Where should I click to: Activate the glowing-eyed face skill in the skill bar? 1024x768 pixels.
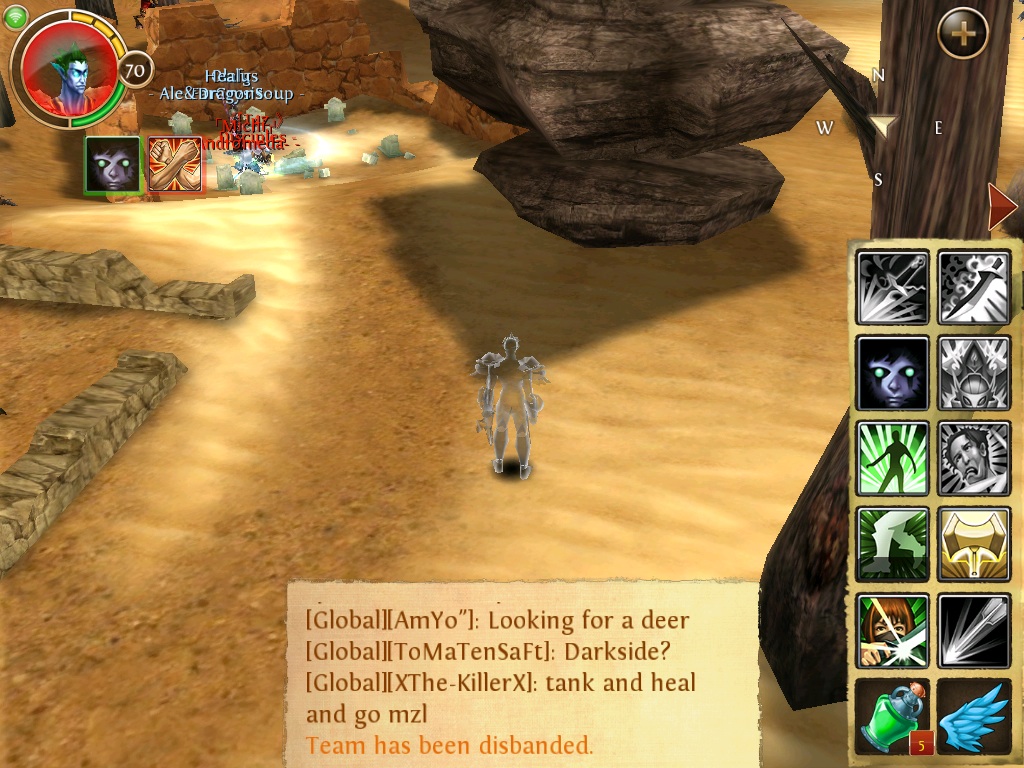(893, 373)
